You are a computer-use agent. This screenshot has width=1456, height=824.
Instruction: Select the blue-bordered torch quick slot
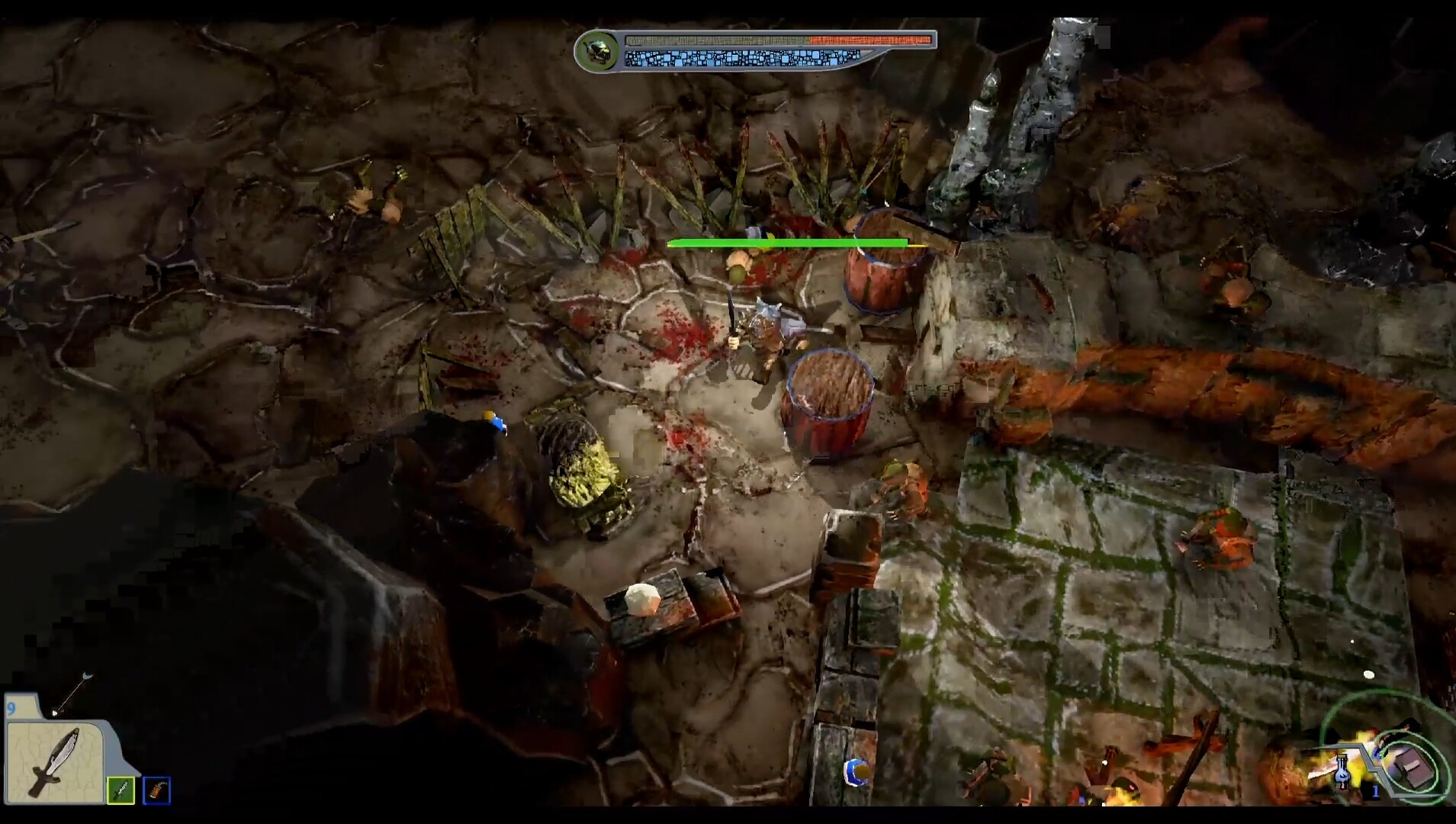[x=156, y=790]
